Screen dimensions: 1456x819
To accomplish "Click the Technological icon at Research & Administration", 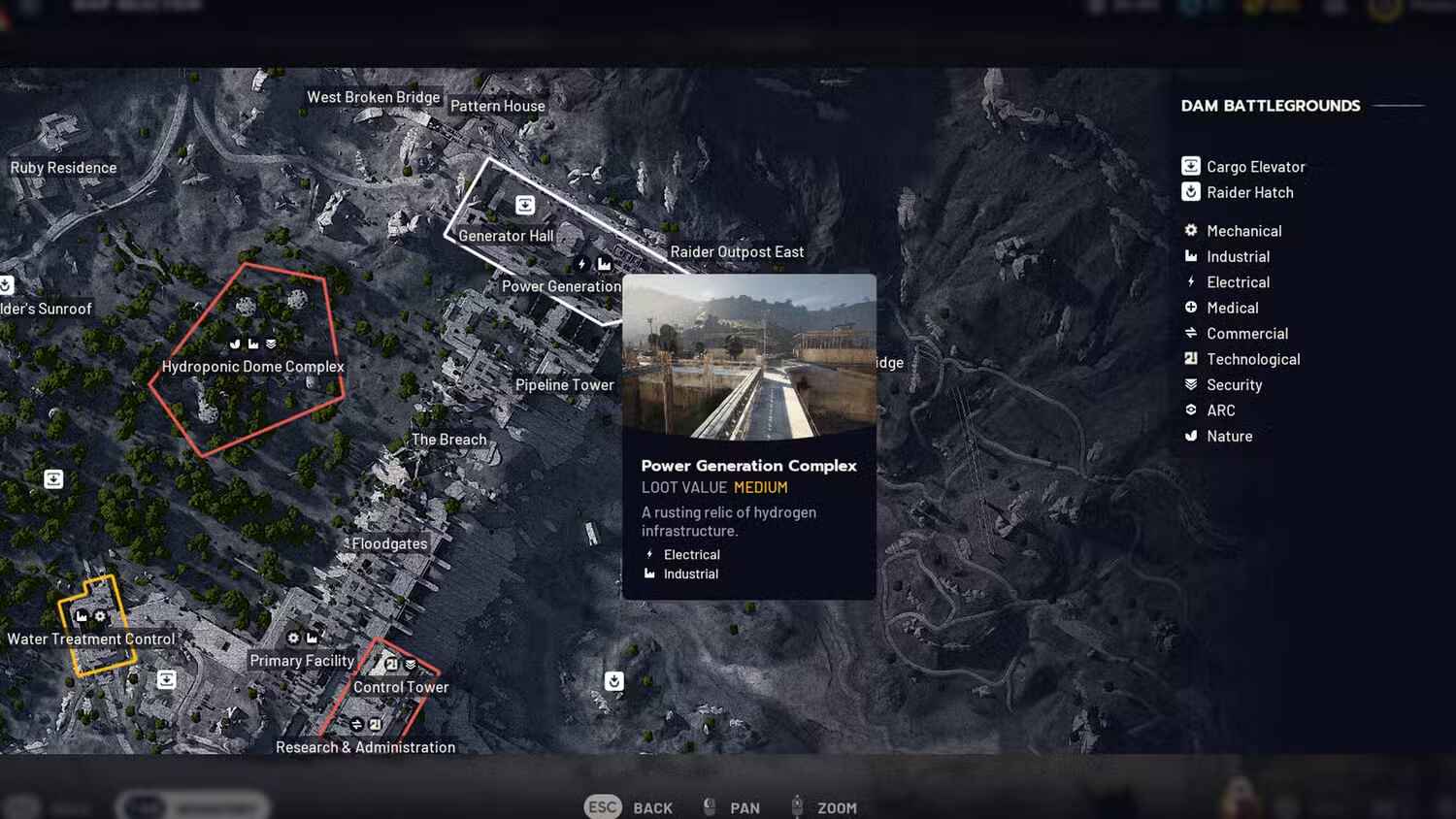I will click(x=374, y=724).
